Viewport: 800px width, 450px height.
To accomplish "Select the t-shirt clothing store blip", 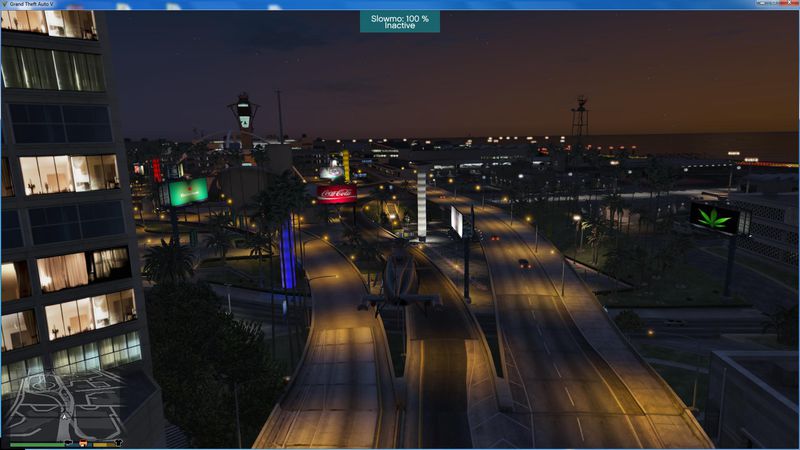I will click(x=117, y=441).
